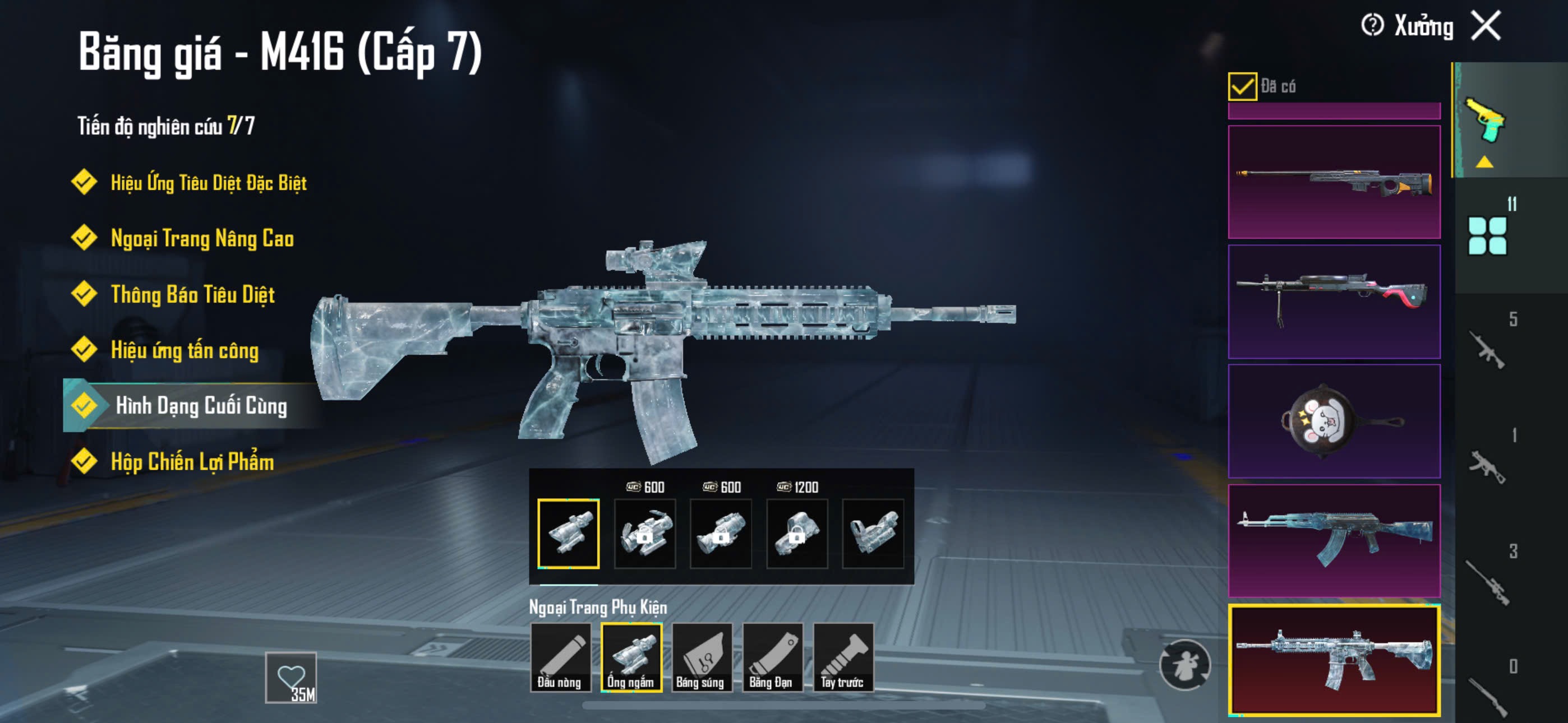
Task: Open the four-squares all category tab
Action: coord(1487,236)
